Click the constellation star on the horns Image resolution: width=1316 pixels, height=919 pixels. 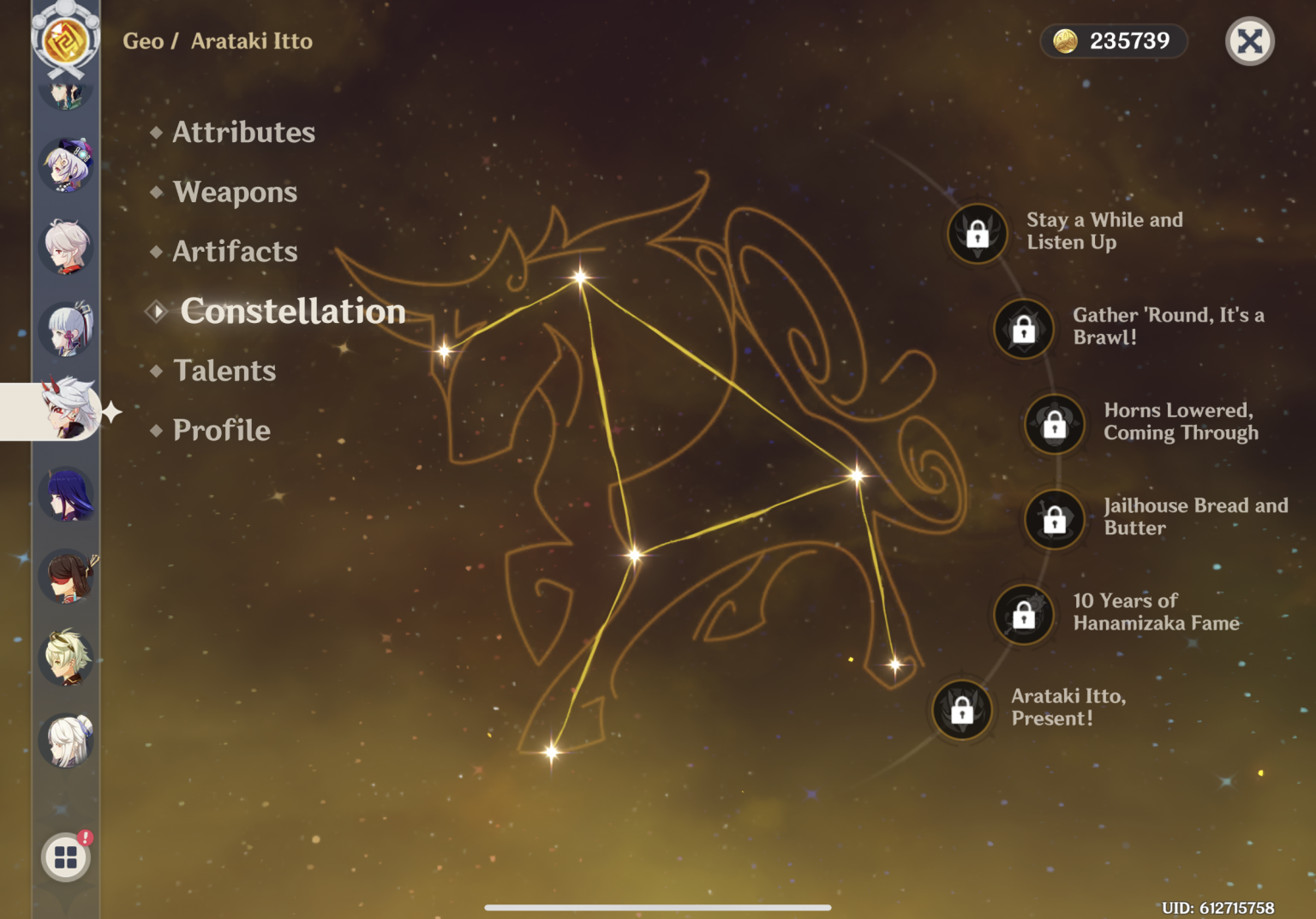coord(582,275)
